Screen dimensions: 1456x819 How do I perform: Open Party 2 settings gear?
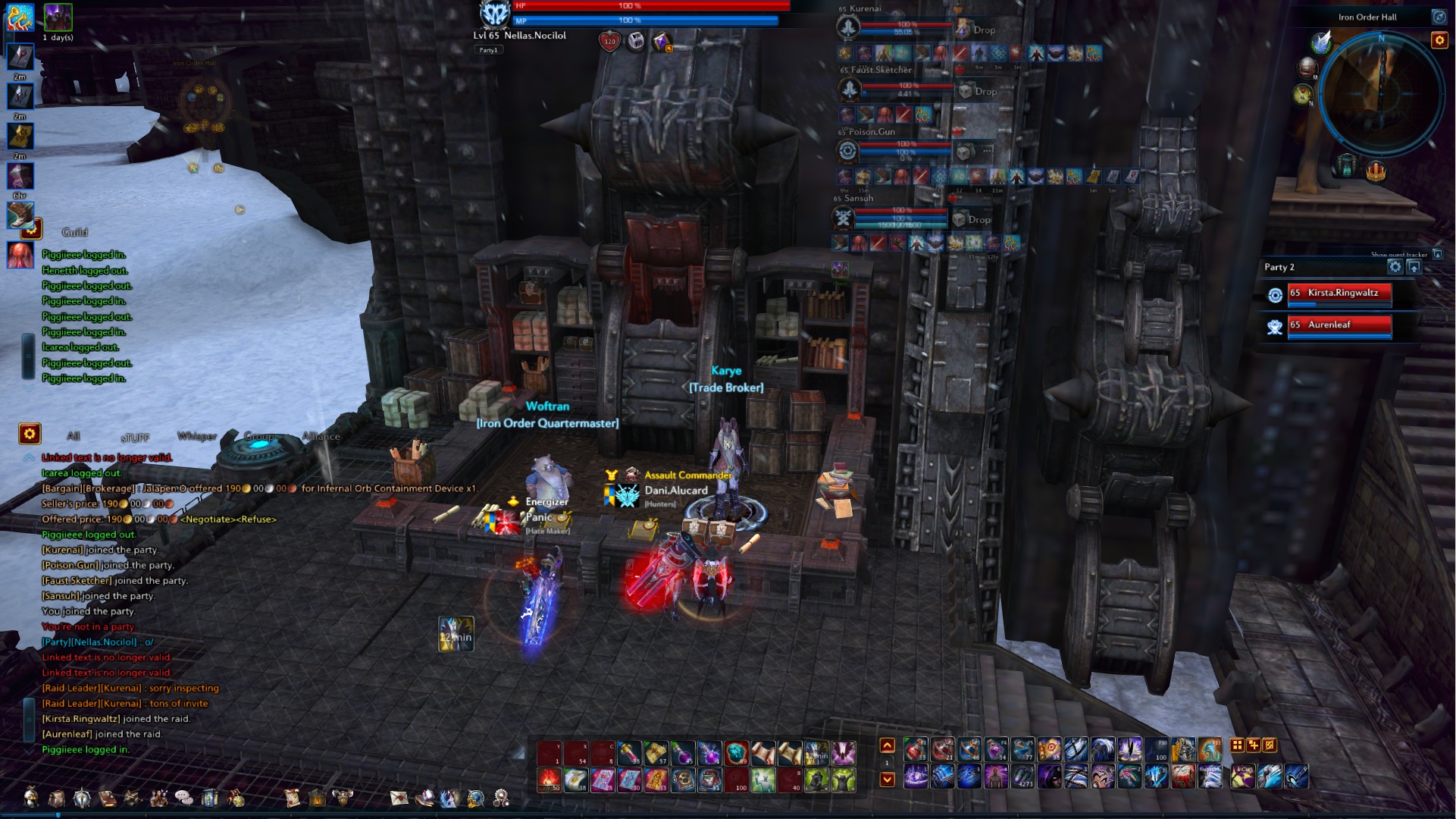click(x=1395, y=267)
